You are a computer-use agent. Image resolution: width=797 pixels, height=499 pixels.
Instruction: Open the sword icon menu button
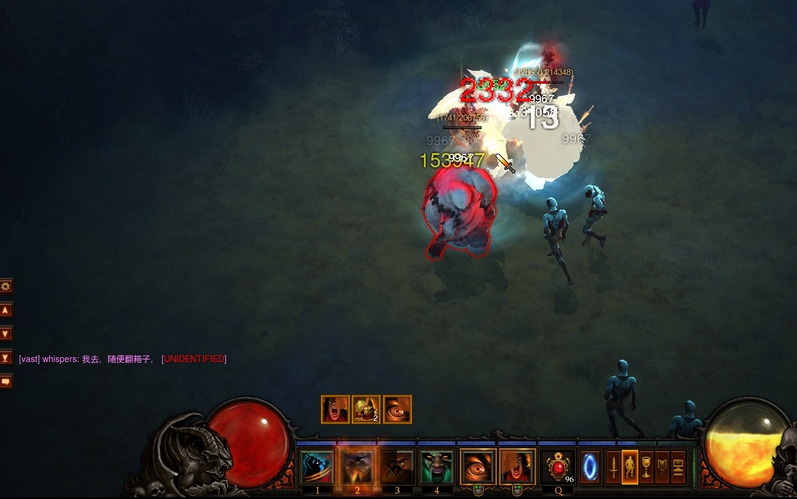(614, 467)
